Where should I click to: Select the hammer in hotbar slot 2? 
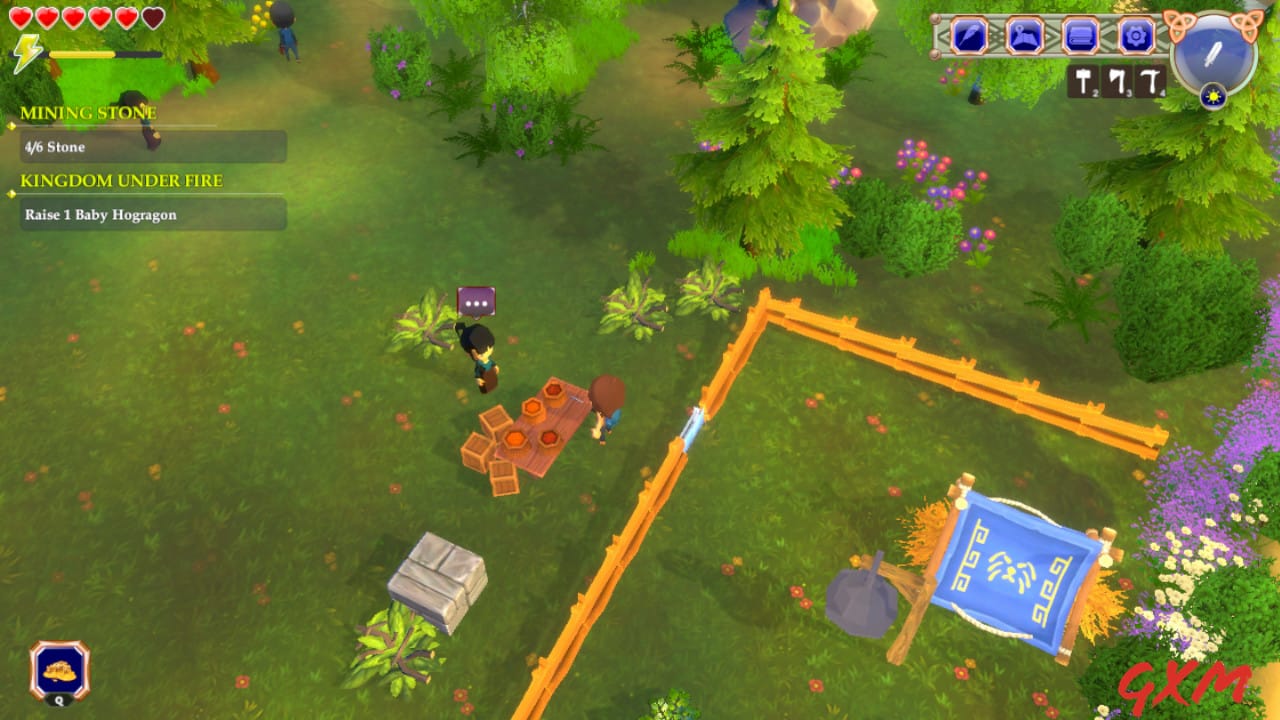(x=1084, y=79)
